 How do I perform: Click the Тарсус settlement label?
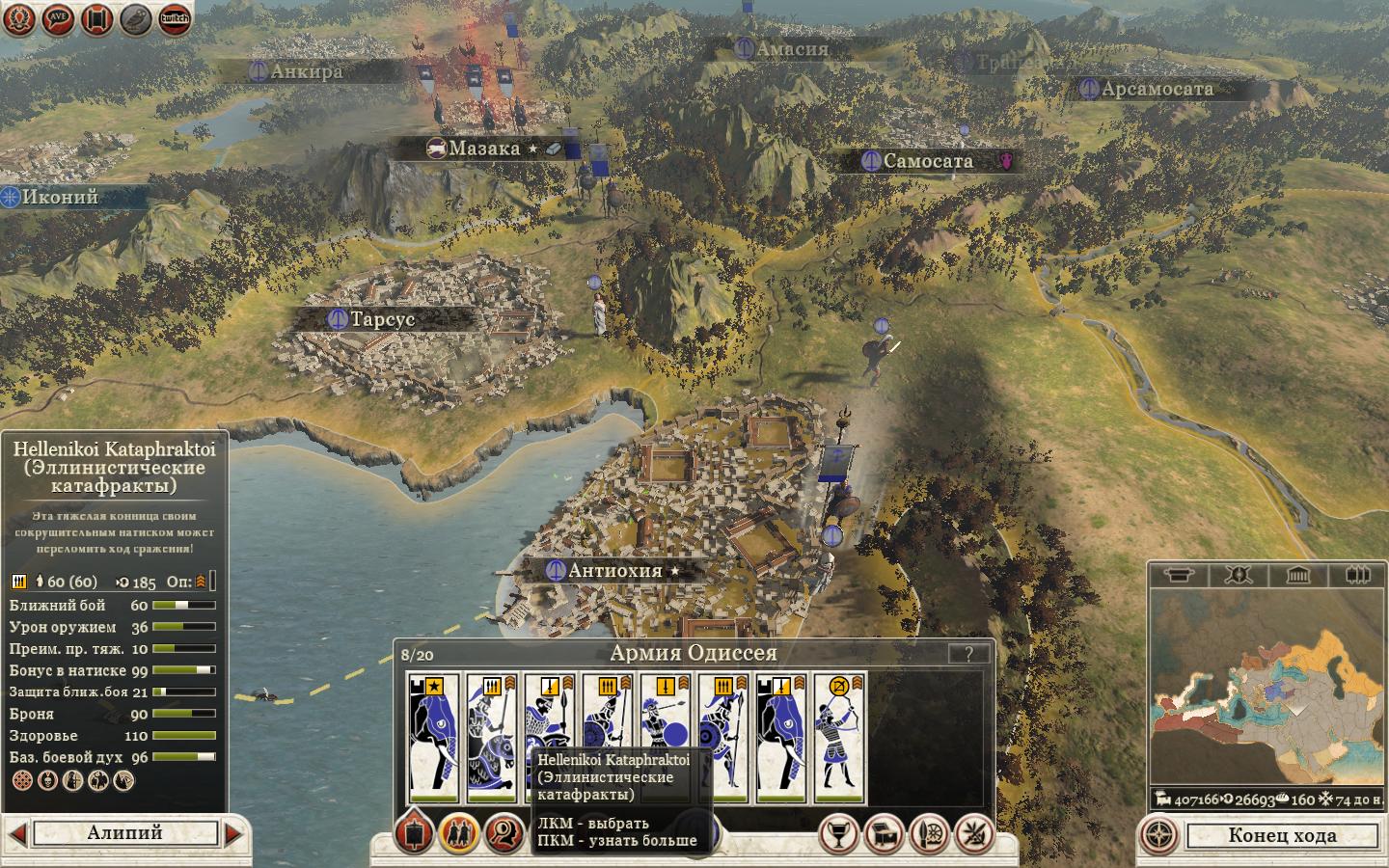point(382,318)
